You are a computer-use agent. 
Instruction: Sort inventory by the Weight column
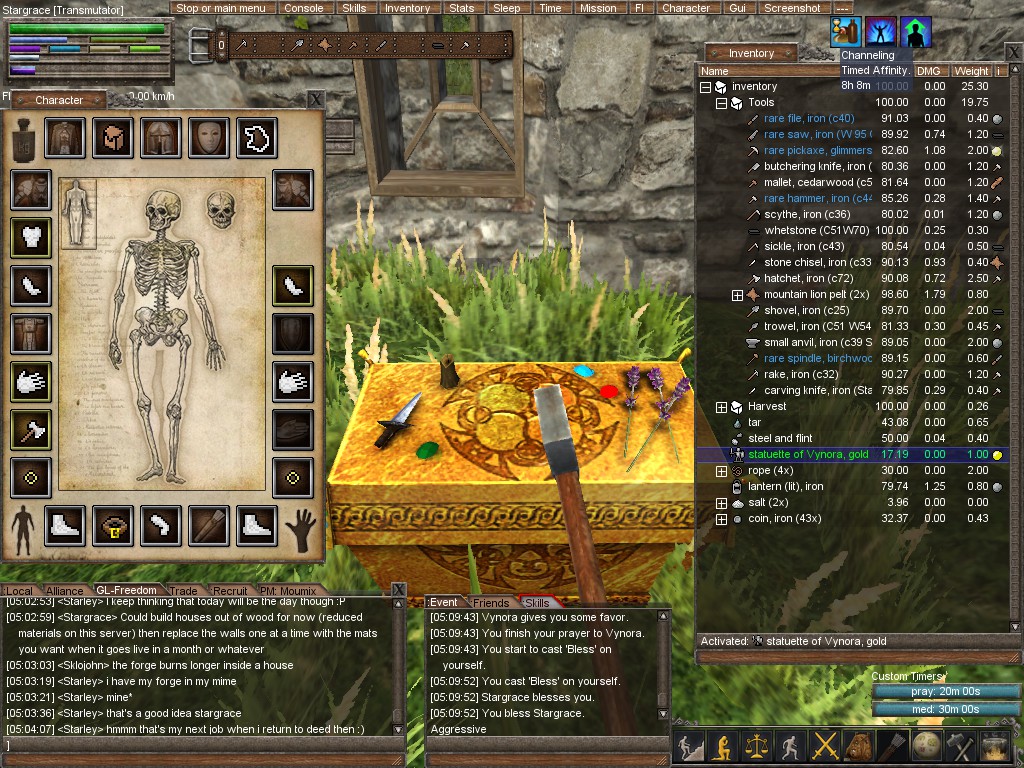[x=971, y=71]
